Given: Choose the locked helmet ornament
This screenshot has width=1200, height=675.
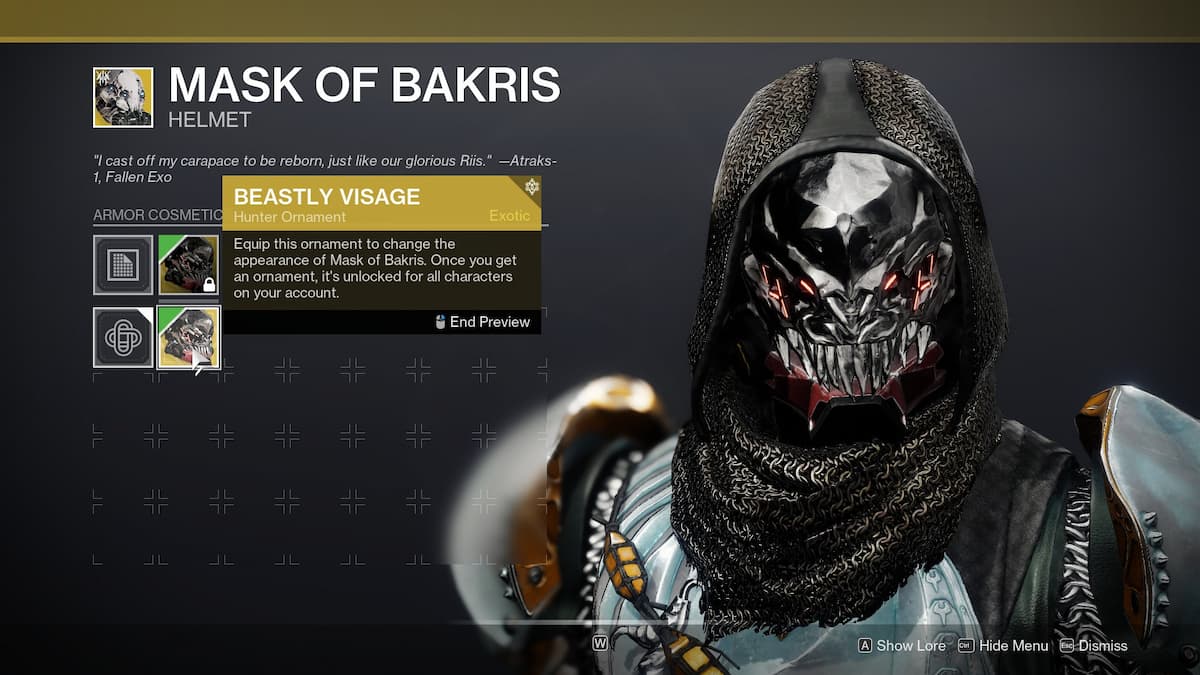Looking at the screenshot, I should click(188, 265).
